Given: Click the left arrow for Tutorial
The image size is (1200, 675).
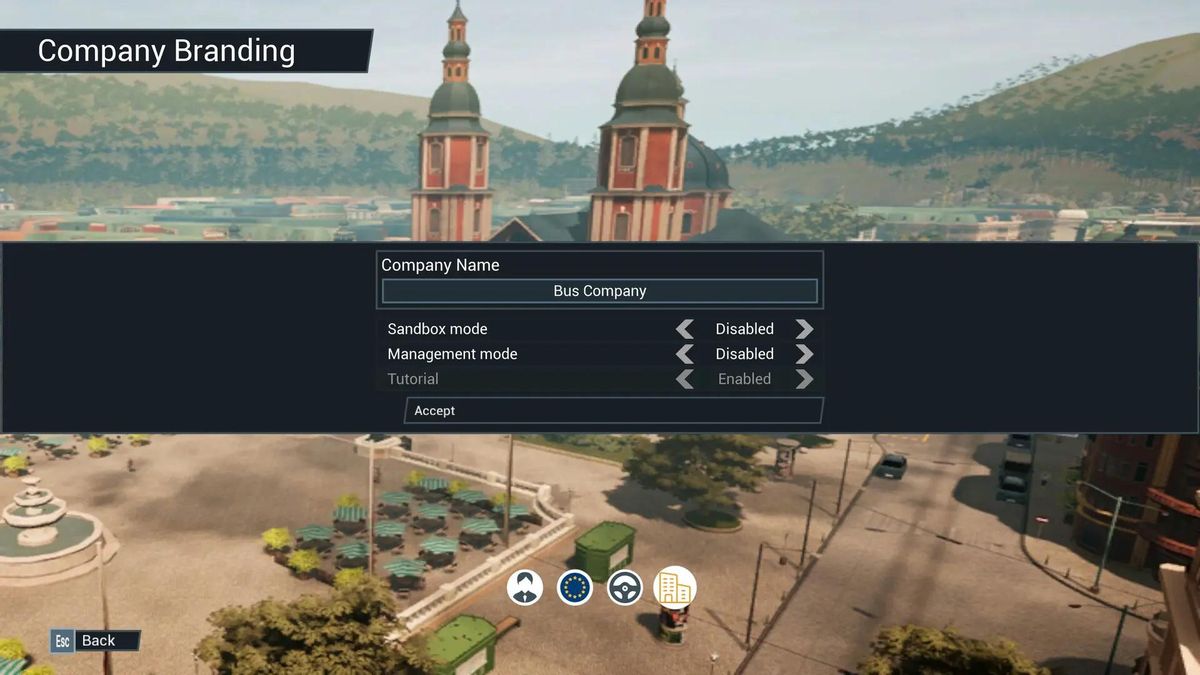Looking at the screenshot, I should point(685,379).
